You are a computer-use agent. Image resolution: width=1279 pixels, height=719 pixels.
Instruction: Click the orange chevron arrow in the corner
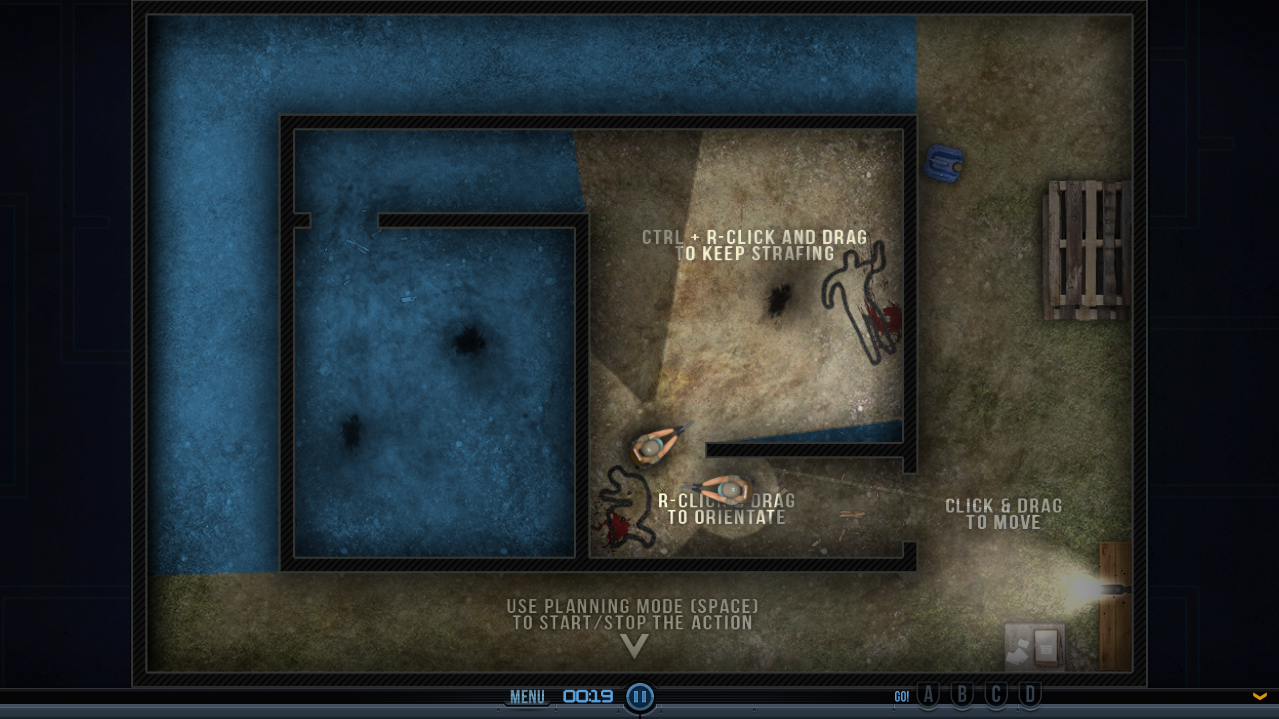tap(1260, 696)
